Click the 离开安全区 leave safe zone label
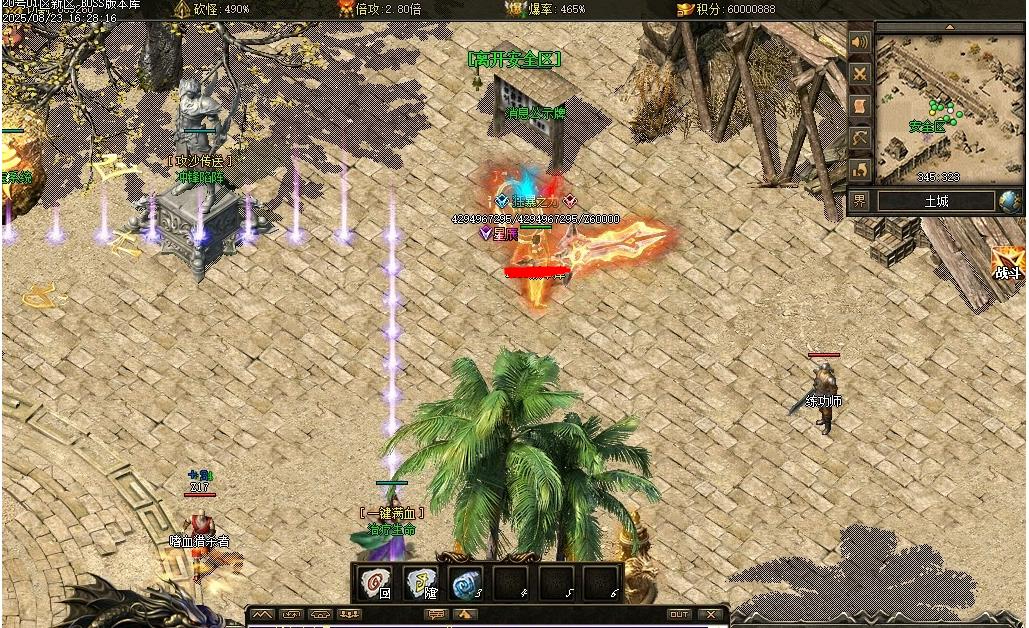This screenshot has width=1029, height=628. pyautogui.click(x=515, y=60)
